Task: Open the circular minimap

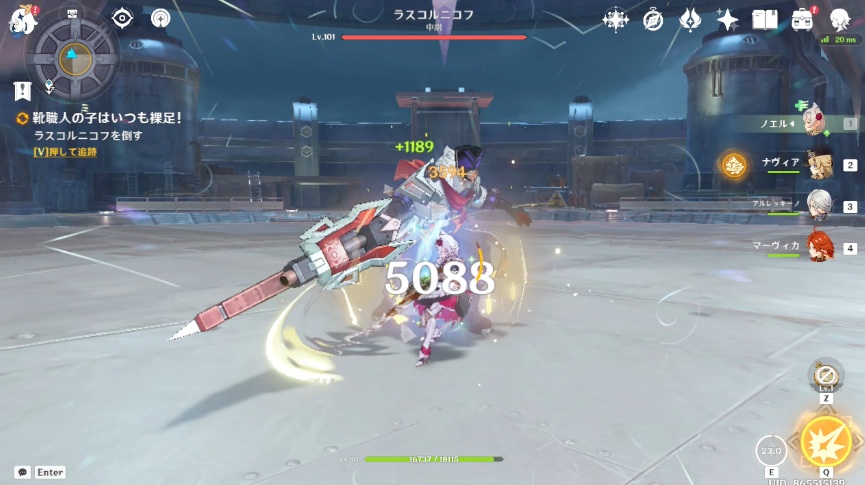Action: coord(72,58)
